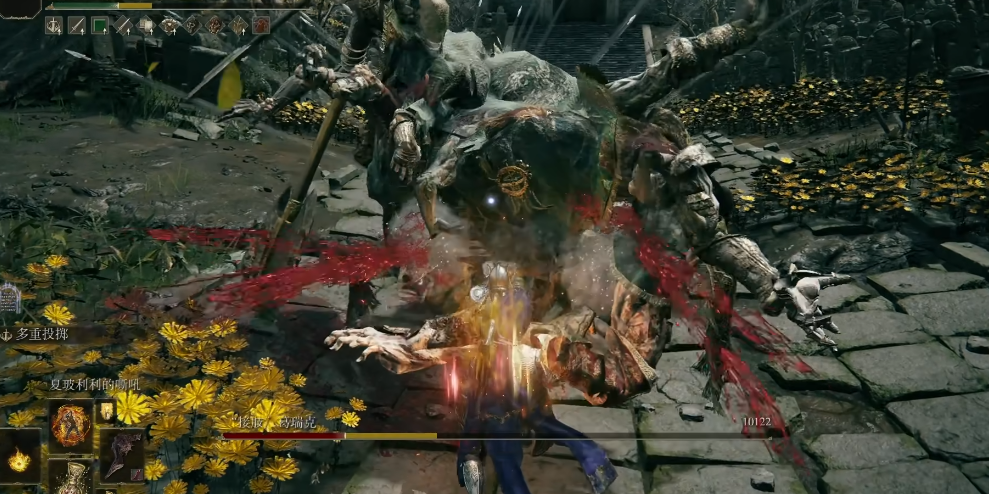
Task: Click the green square buff icon
Action: tap(100, 25)
